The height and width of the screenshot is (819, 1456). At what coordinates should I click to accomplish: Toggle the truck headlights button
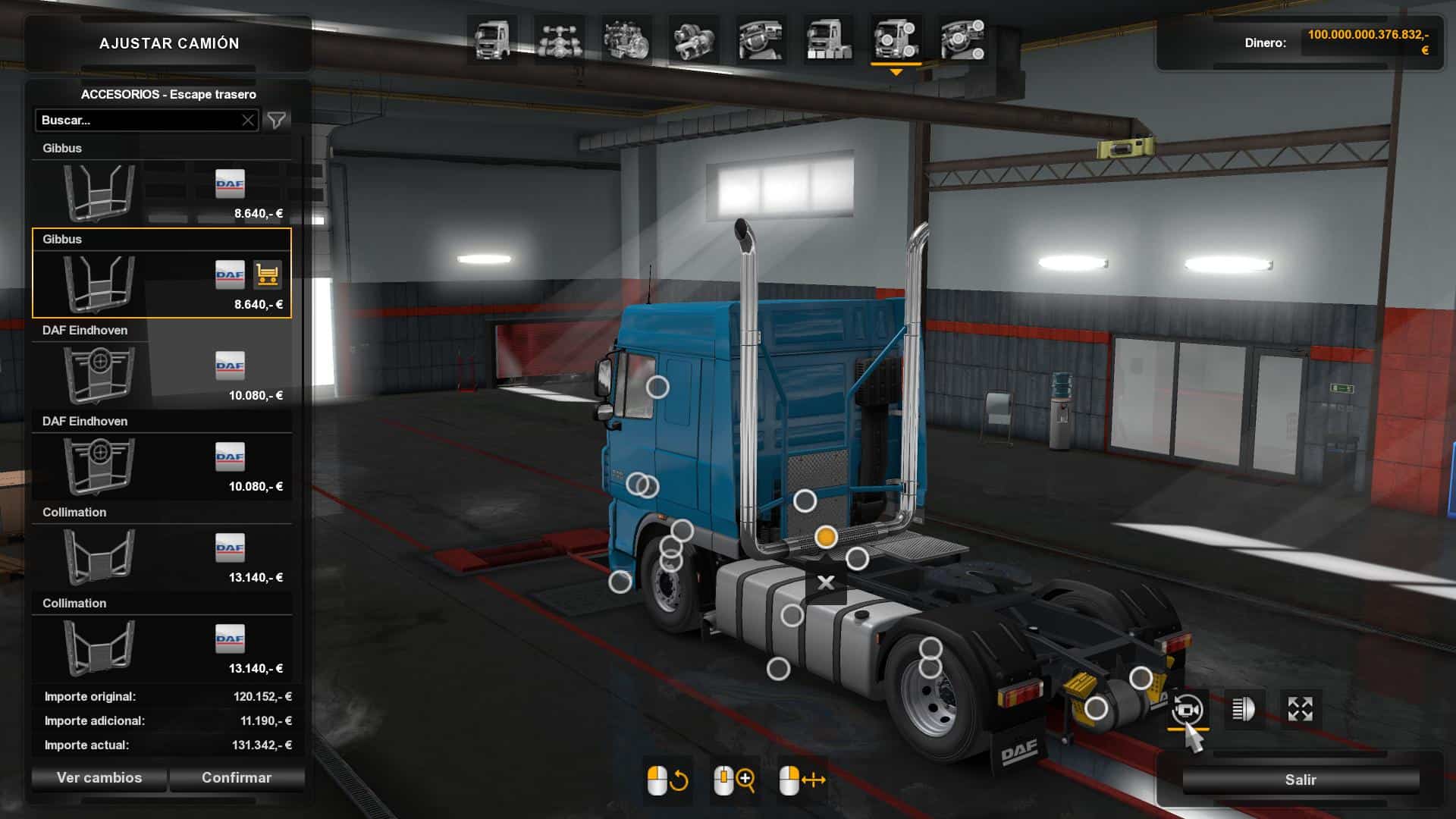pyautogui.click(x=1244, y=710)
